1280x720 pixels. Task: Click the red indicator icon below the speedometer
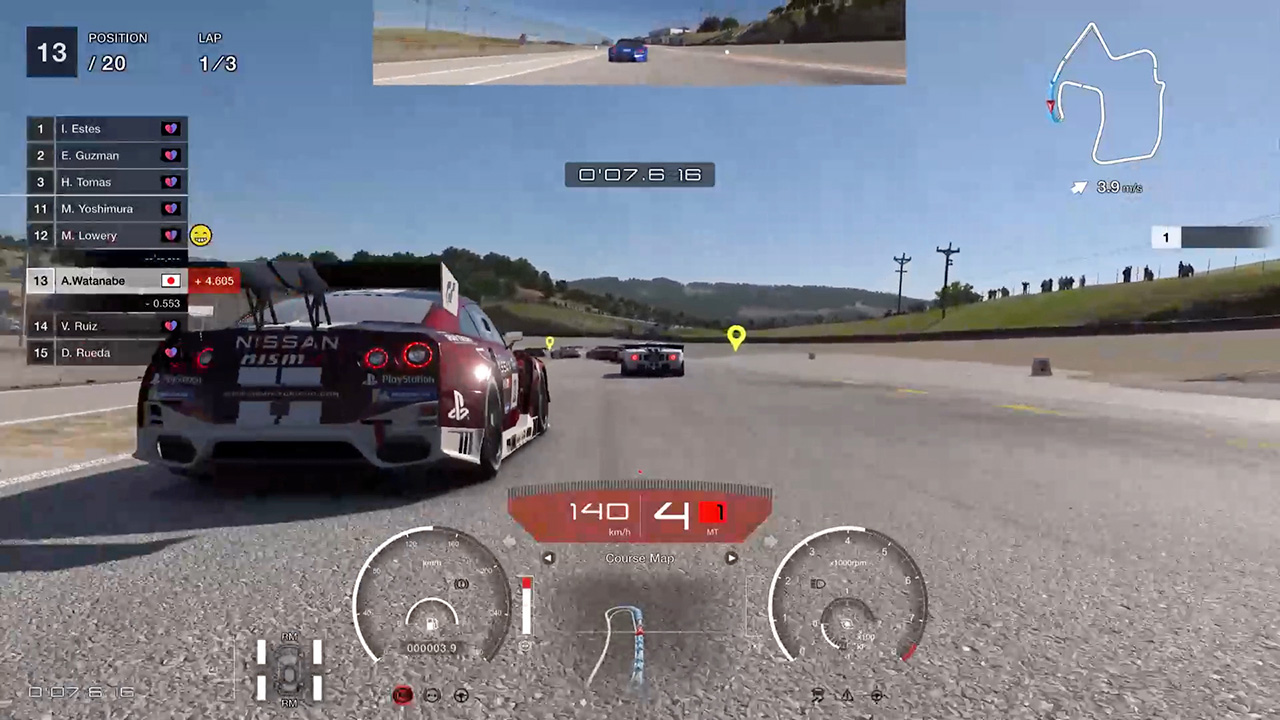403,695
